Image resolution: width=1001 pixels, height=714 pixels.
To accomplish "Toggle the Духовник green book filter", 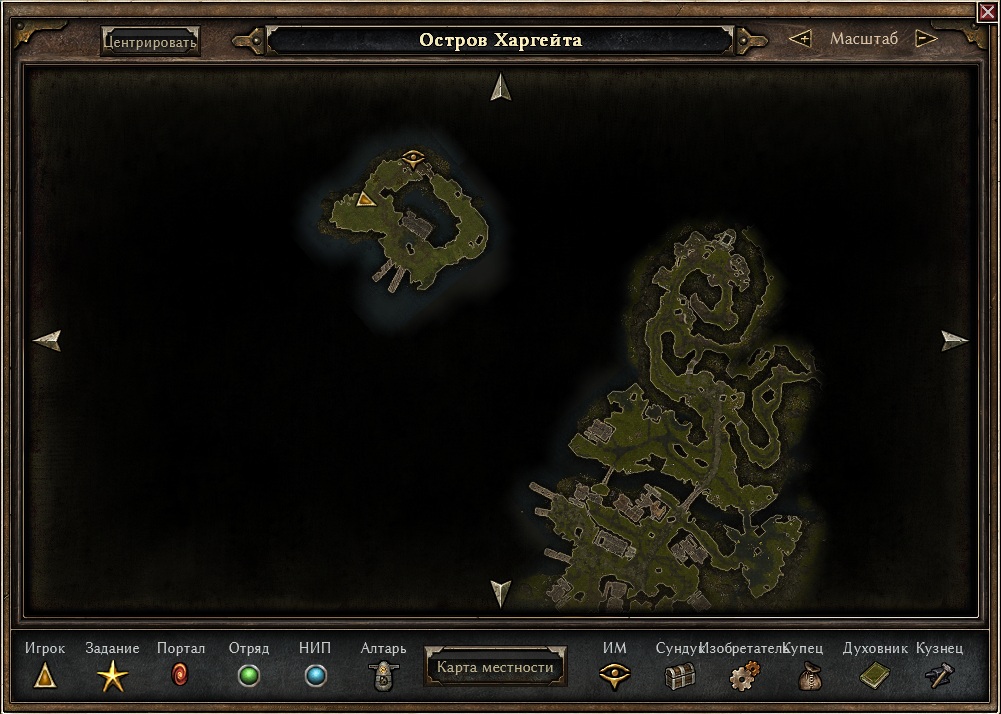I will tap(874, 676).
